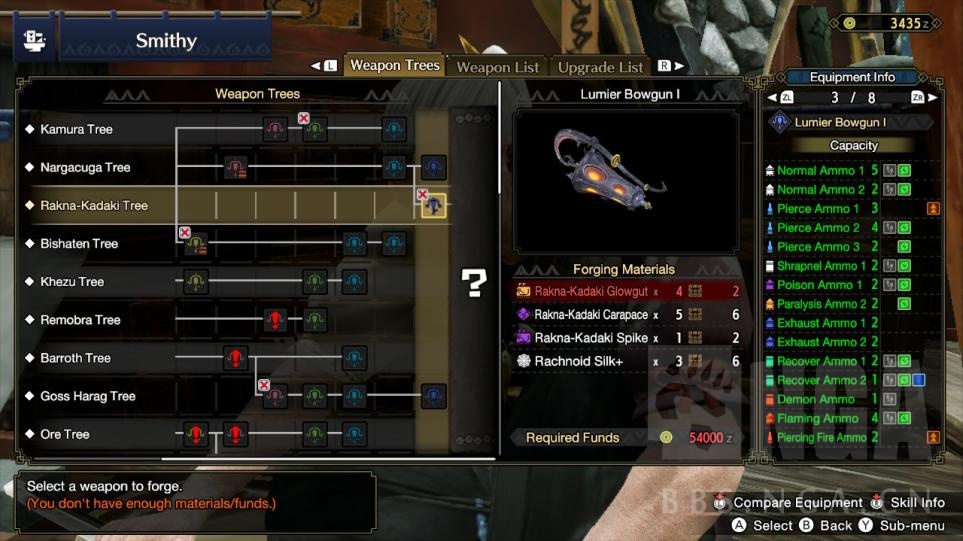Select the Khezu Tree row
963x541 pixels.
72,281
